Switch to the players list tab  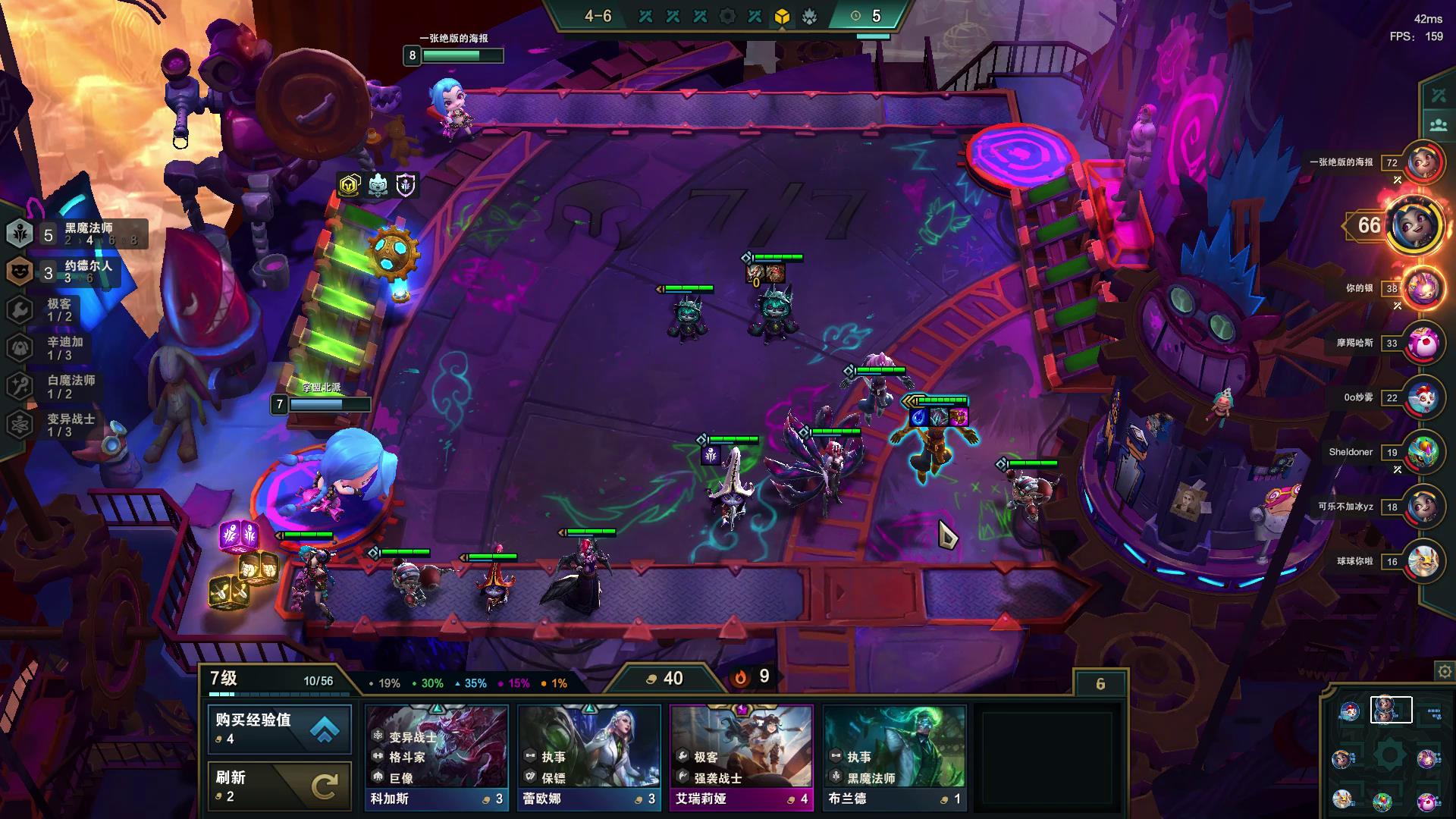click(x=1438, y=124)
